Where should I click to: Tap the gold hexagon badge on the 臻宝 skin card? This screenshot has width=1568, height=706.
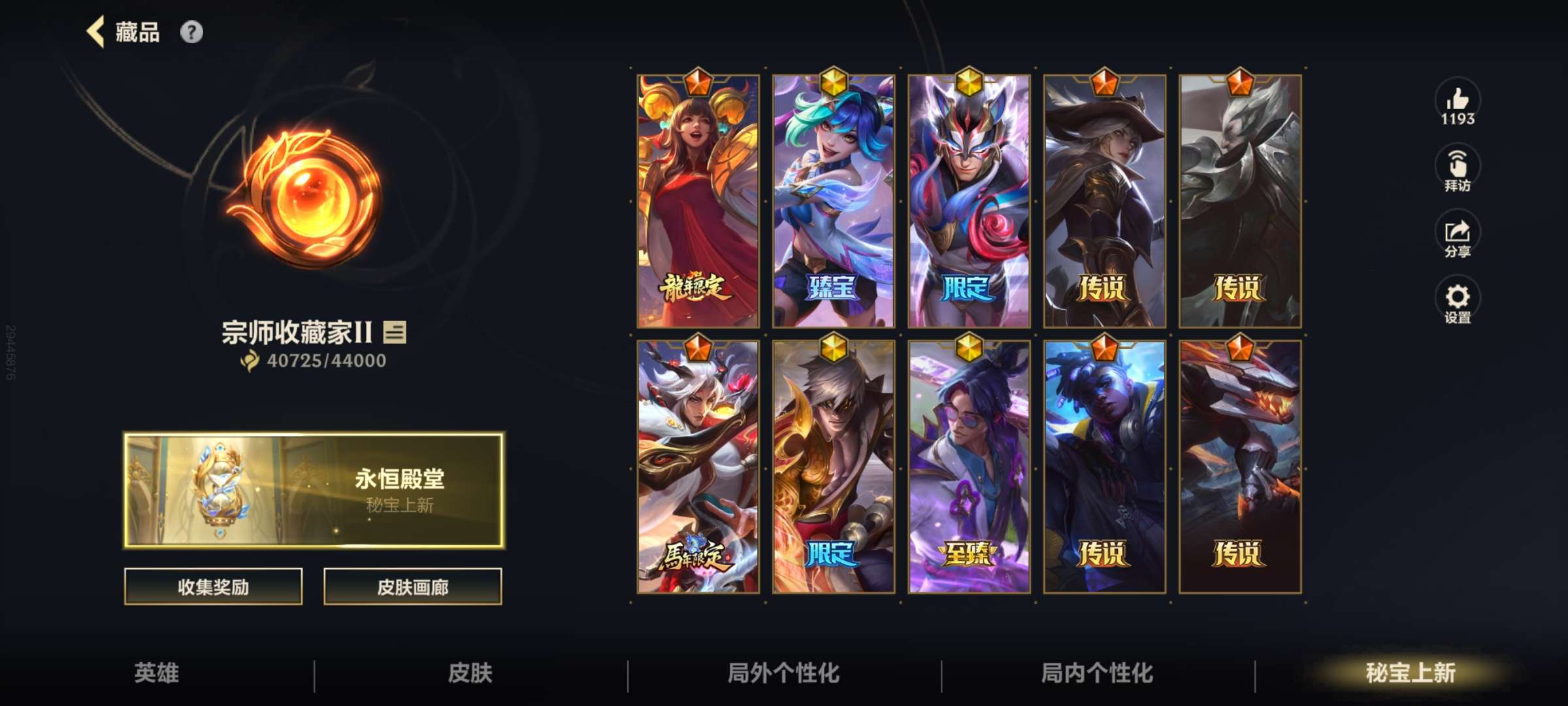click(834, 80)
